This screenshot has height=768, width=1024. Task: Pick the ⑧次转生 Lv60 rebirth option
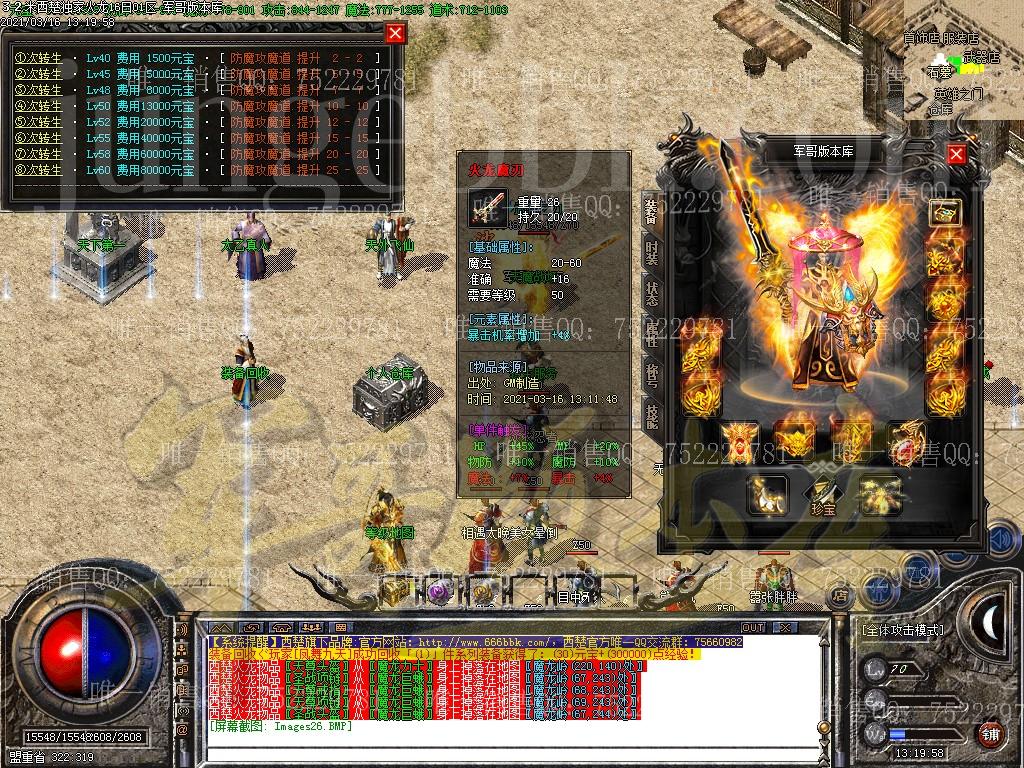click(x=39, y=170)
